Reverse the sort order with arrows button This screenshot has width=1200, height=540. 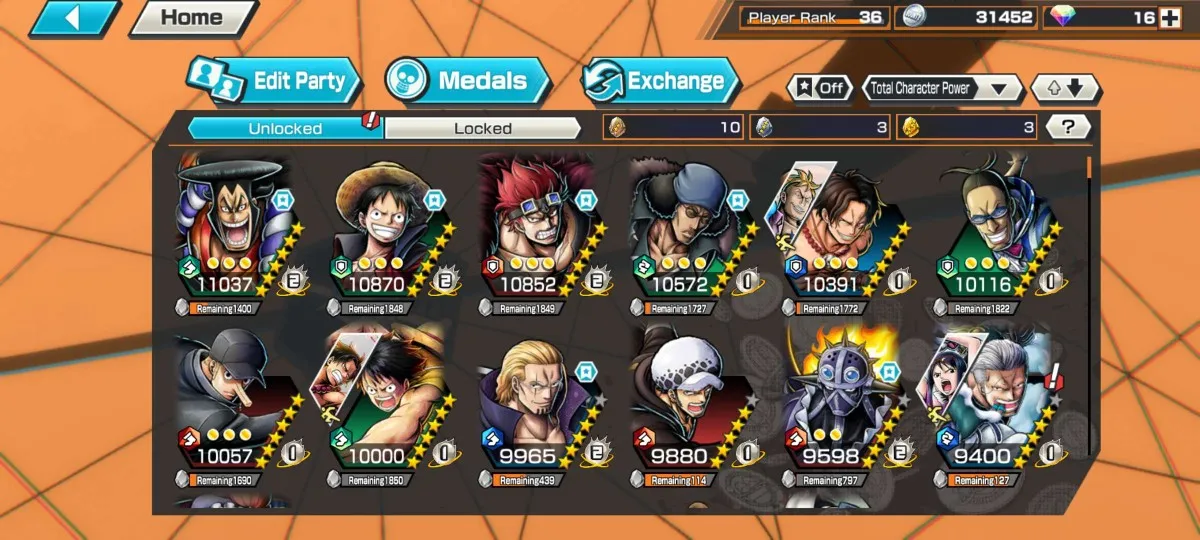click(x=1065, y=88)
